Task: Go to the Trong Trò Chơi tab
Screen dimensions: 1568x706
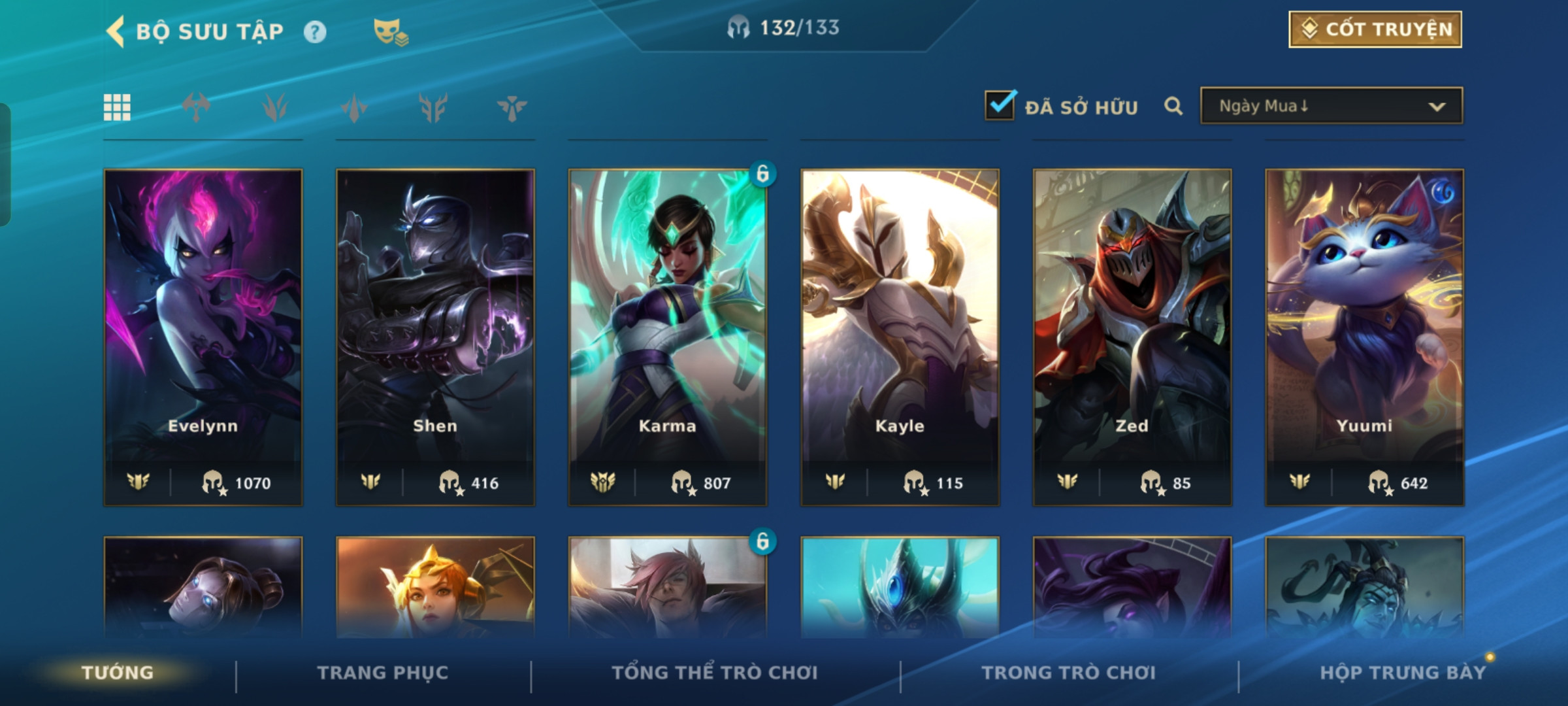Action: point(1068,673)
